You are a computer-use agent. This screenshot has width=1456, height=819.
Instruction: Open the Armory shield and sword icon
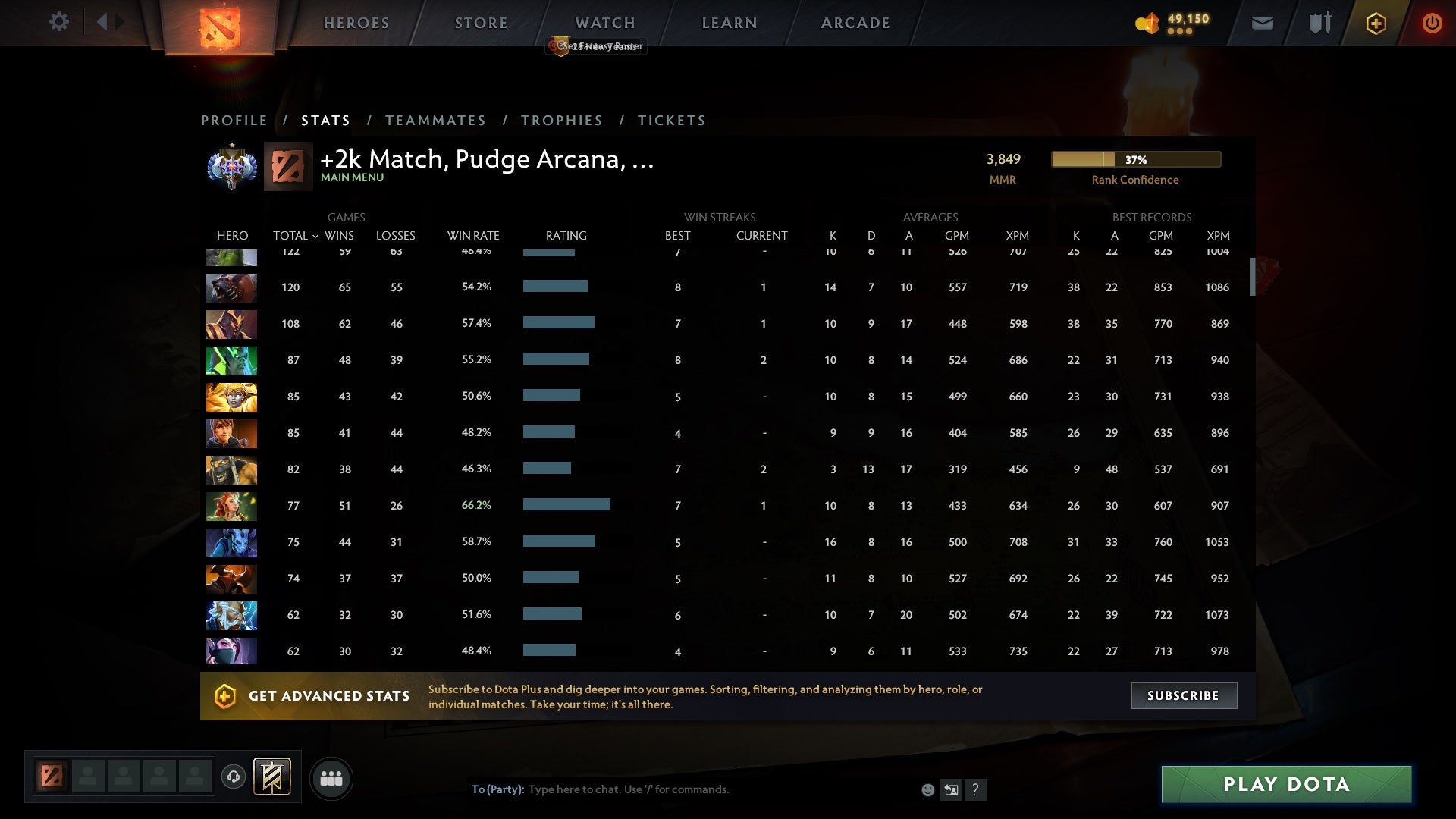[x=1318, y=23]
